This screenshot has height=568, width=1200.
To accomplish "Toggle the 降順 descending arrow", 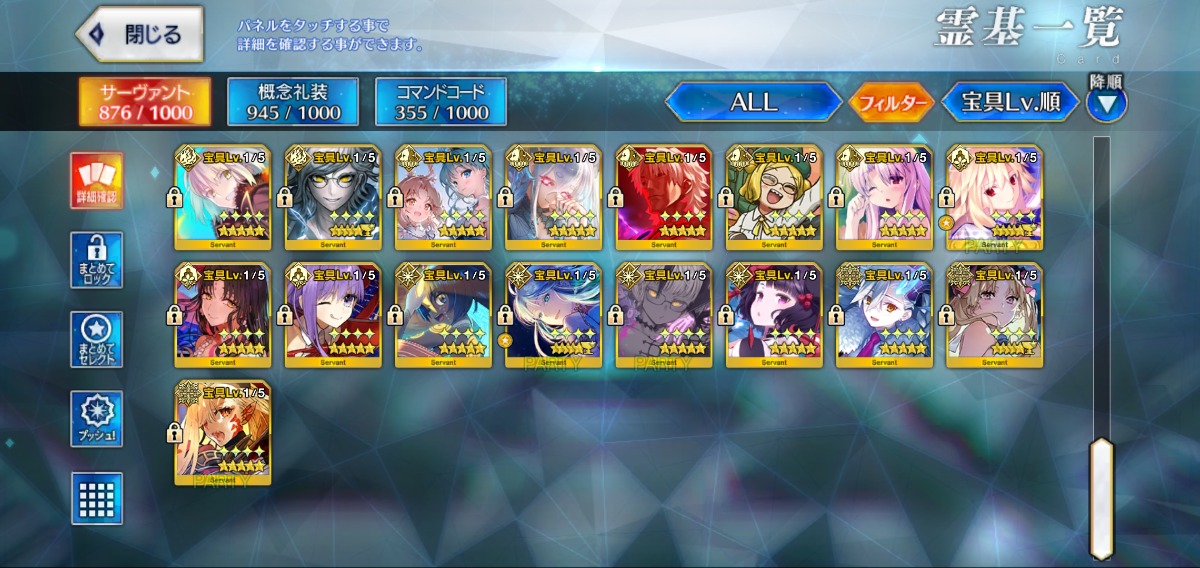I will tap(1106, 101).
